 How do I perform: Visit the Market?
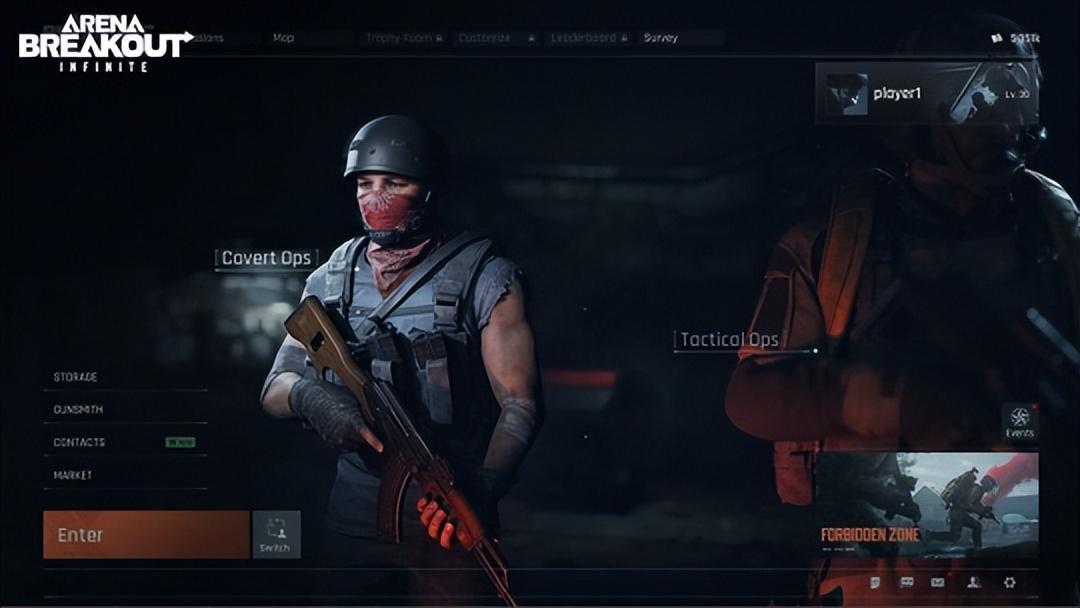tap(73, 475)
